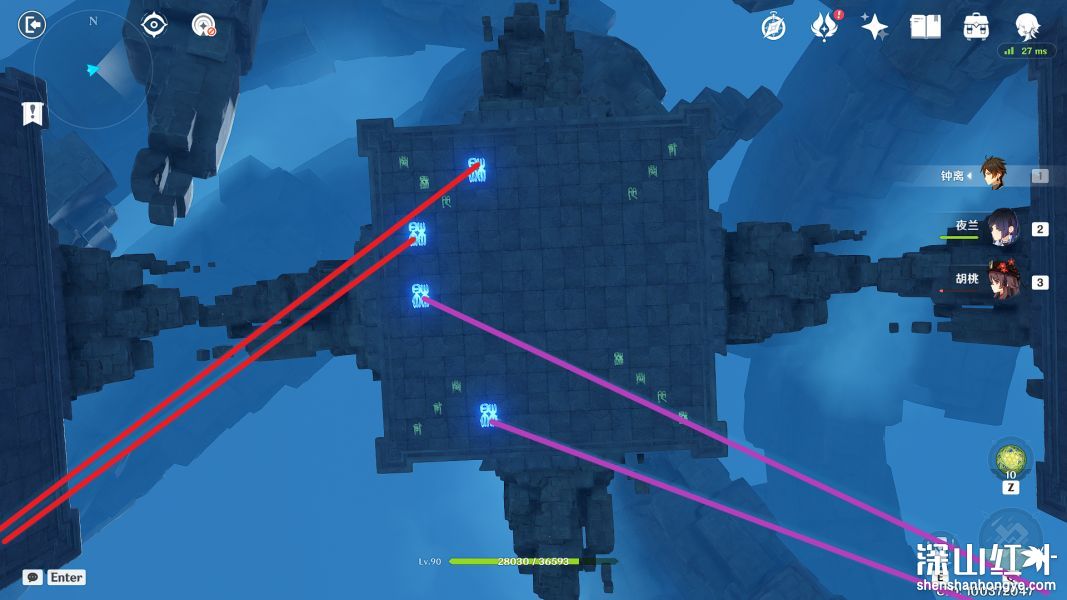Leave the domain via the exit icon
Screen dimensions: 1067x600
click(33, 25)
